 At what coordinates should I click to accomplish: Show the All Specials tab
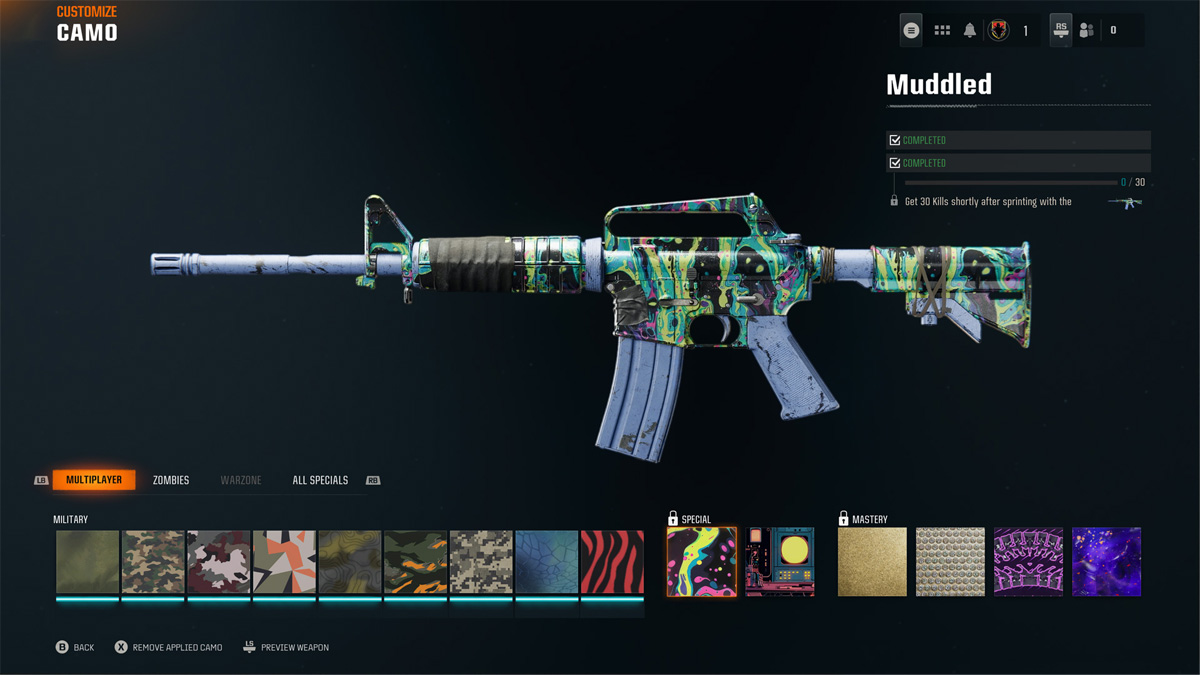320,480
